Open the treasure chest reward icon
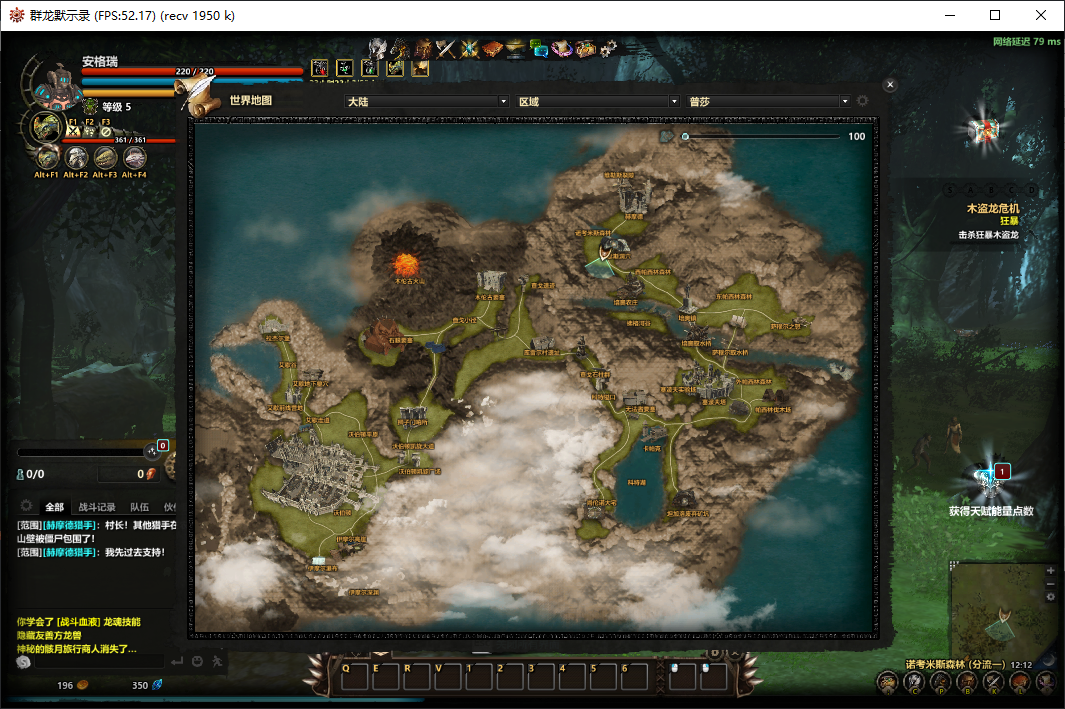The width and height of the screenshot is (1065, 709). coord(980,131)
